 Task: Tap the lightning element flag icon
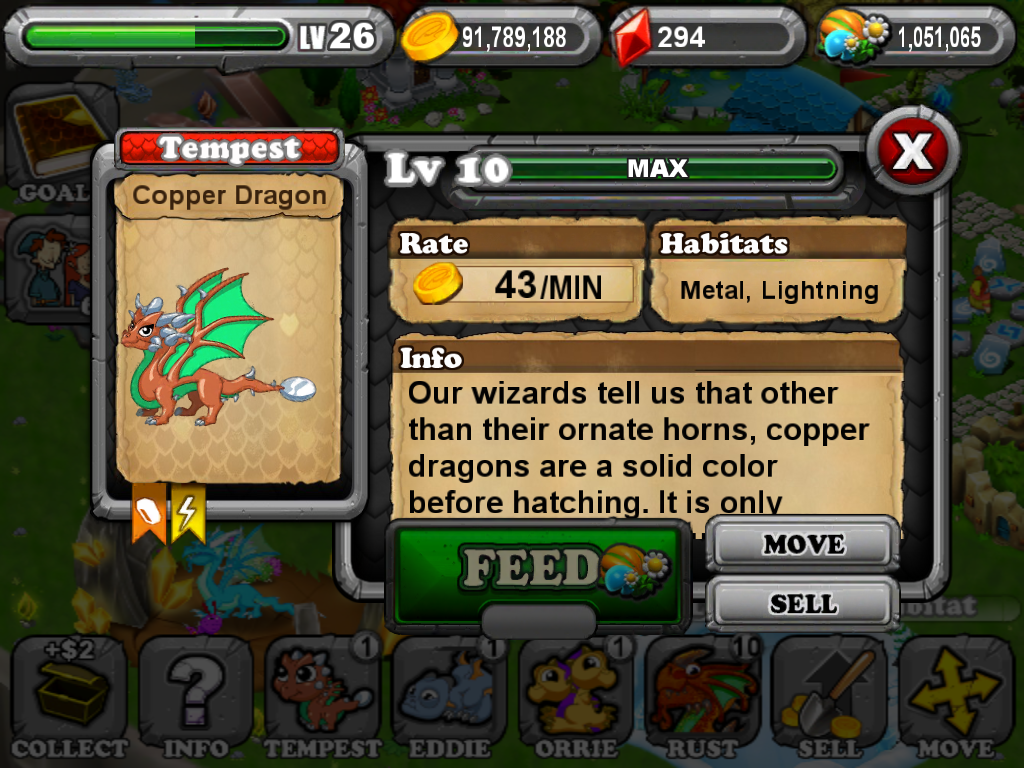(187, 513)
